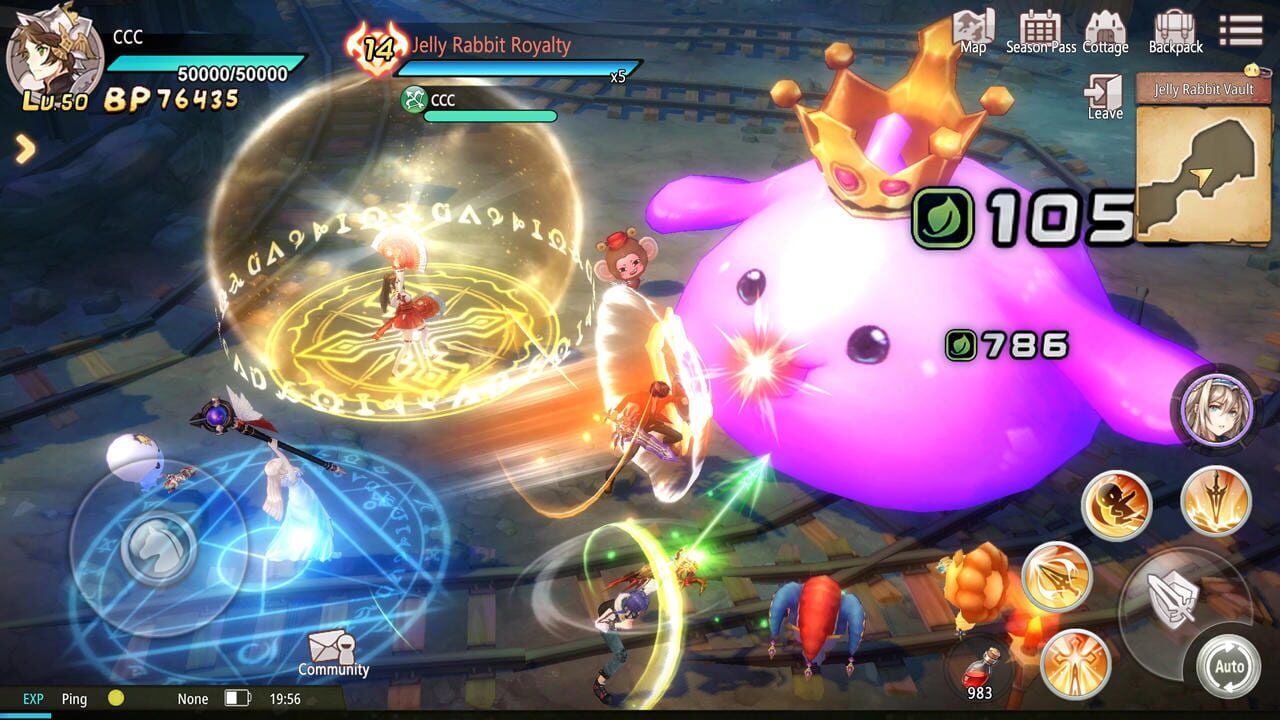Toggle the hamburger menu in top right corner
The width and height of the screenshot is (1280, 720).
(1240, 28)
